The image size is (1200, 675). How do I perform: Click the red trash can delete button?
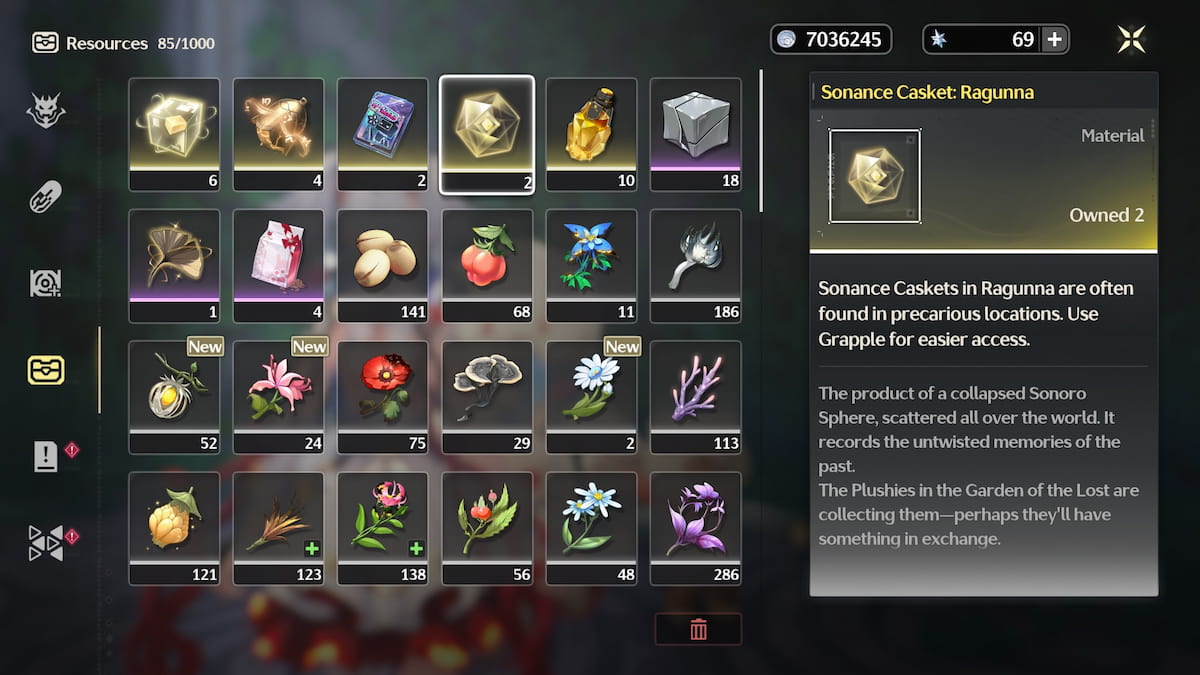coord(698,629)
